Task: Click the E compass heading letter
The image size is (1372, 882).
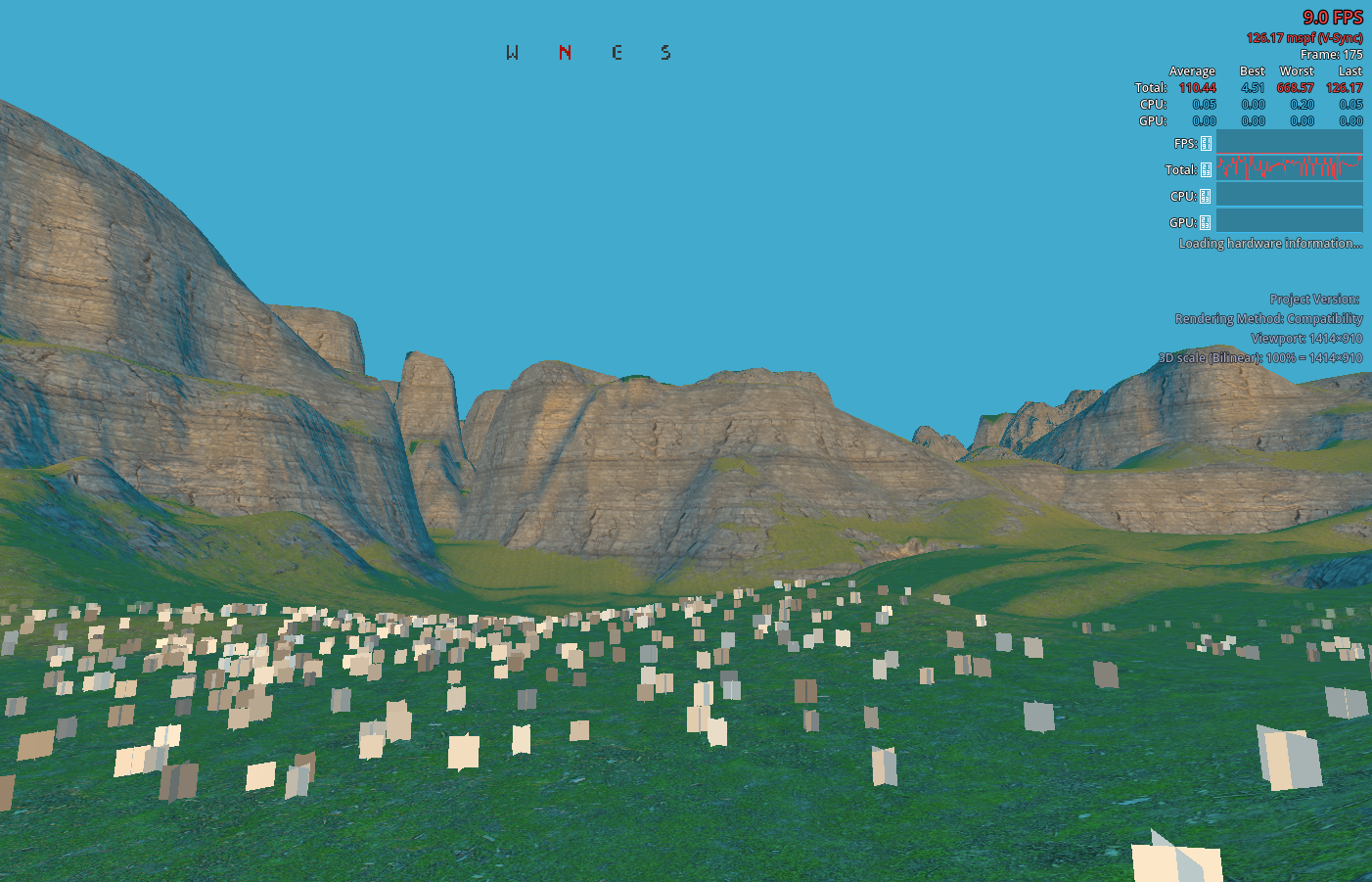Action: 616,53
